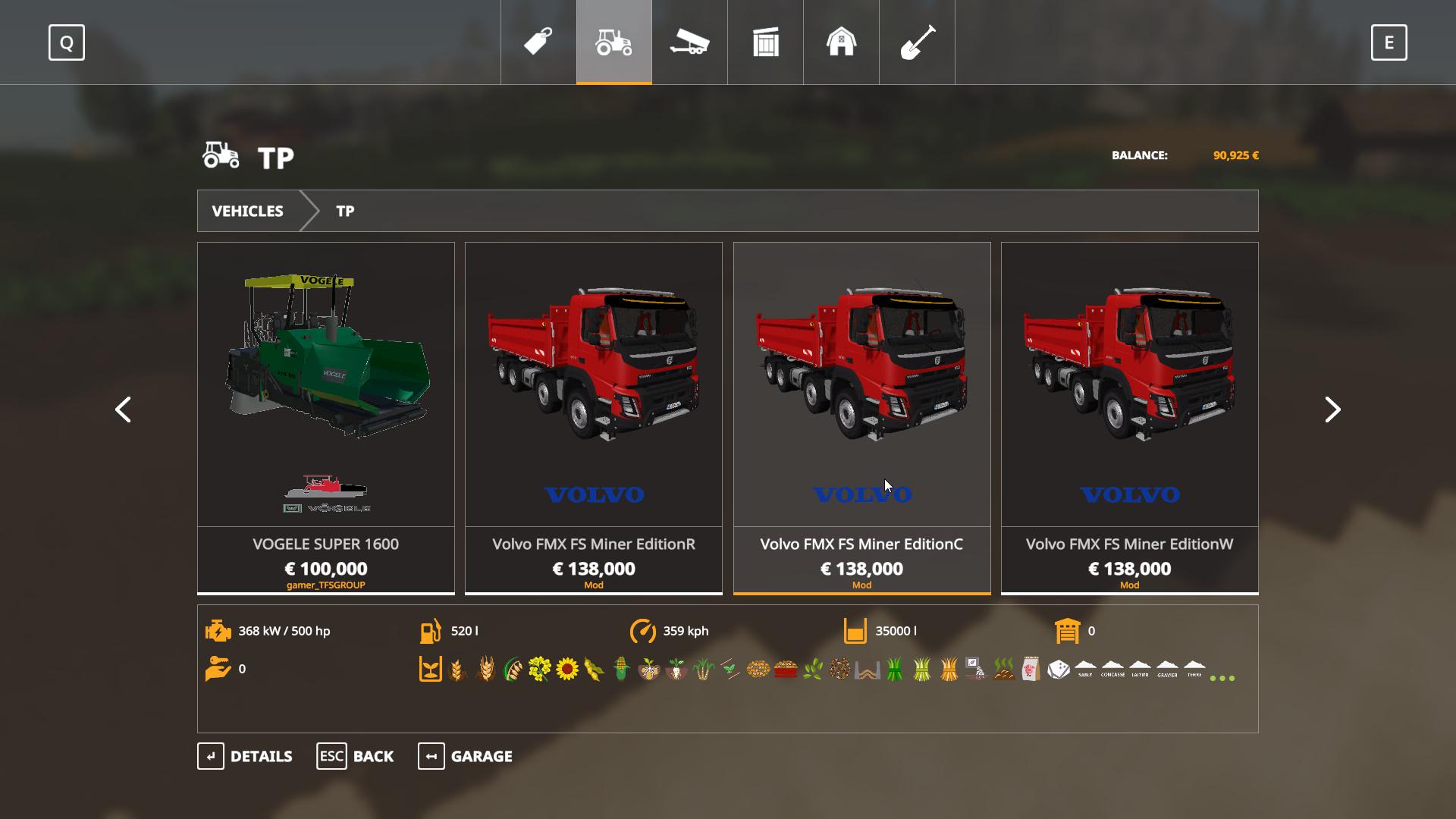This screenshot has width=1456, height=819.
Task: Switch to the tractor vehicles tab
Action: click(x=614, y=42)
